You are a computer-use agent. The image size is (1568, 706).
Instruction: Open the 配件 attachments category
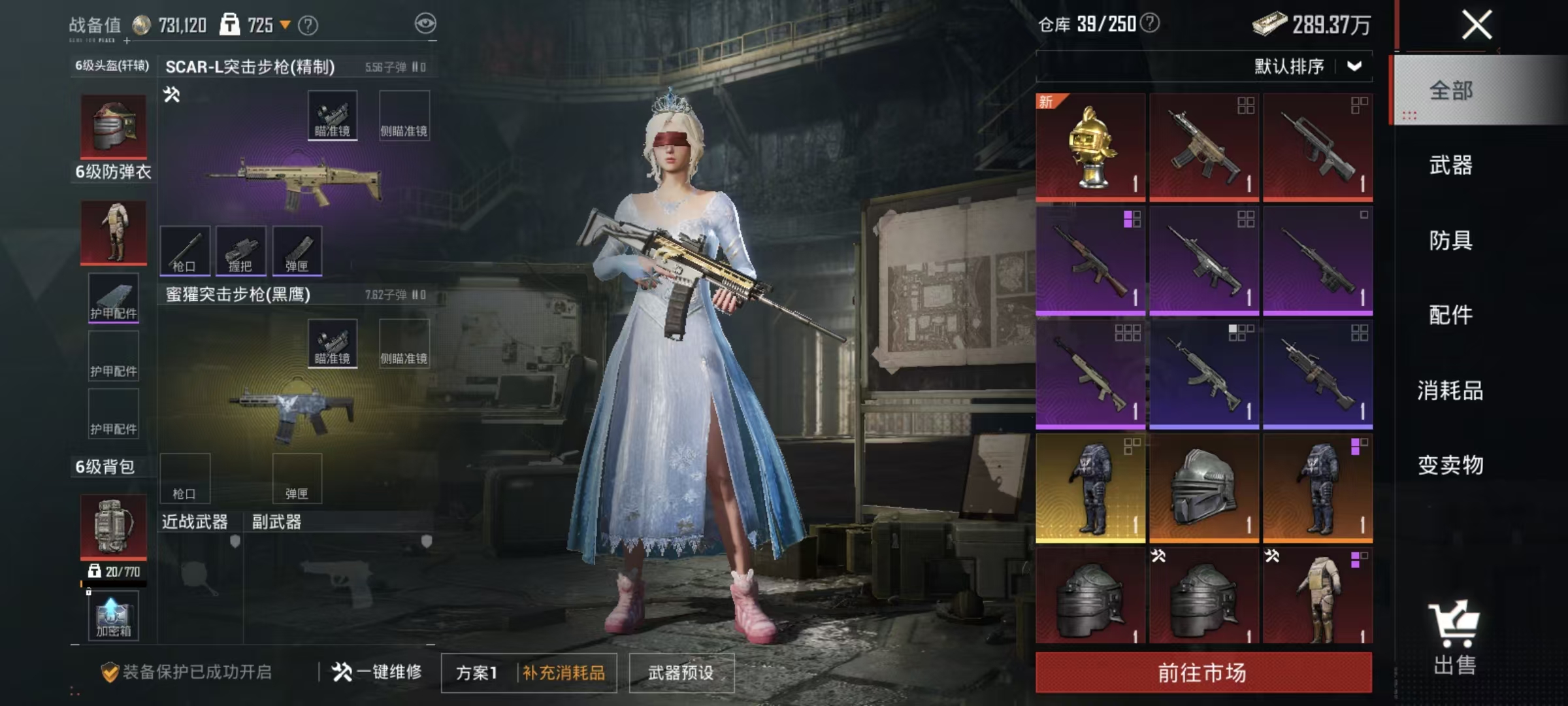1450,315
